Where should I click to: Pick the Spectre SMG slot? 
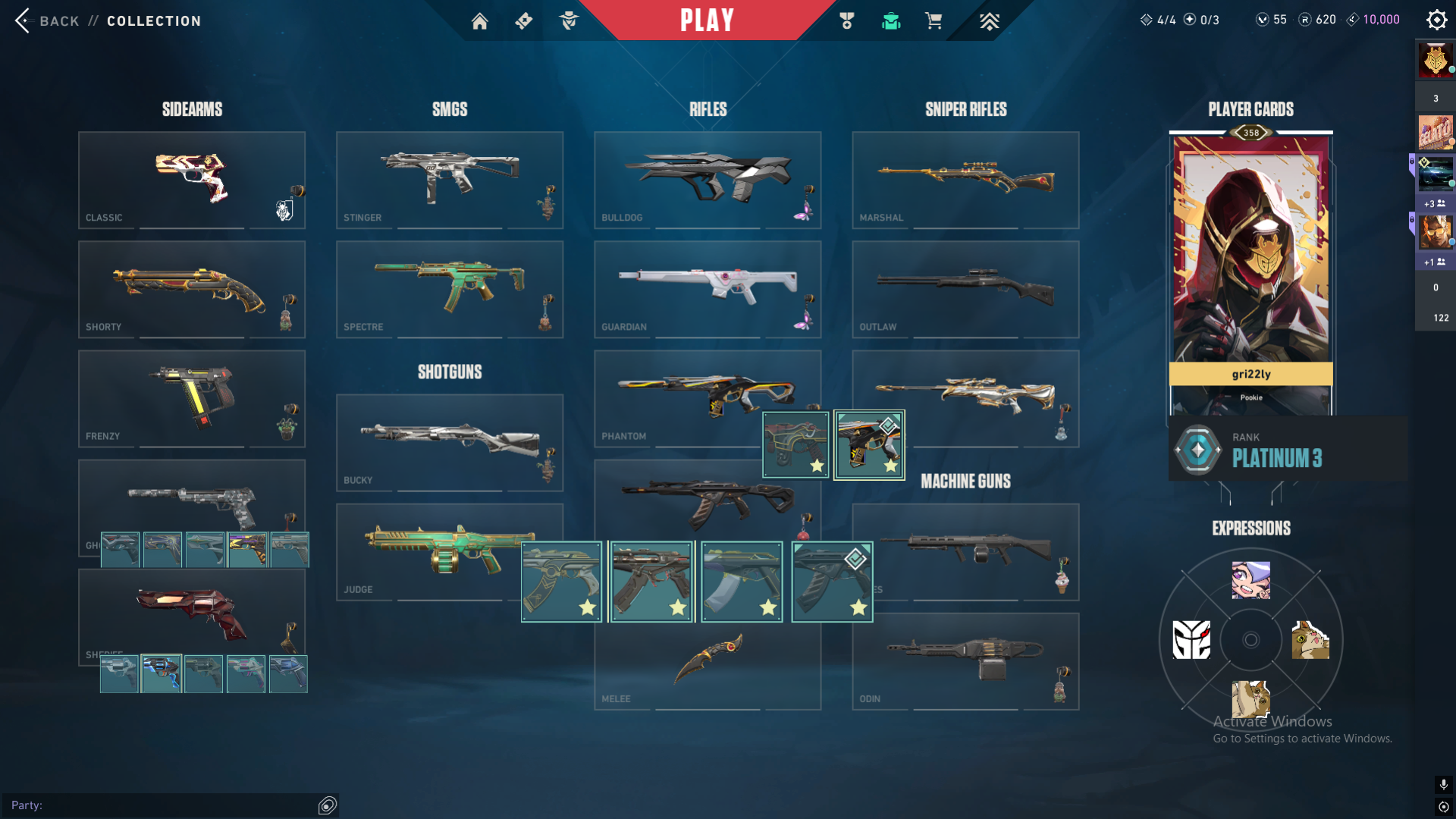(450, 289)
